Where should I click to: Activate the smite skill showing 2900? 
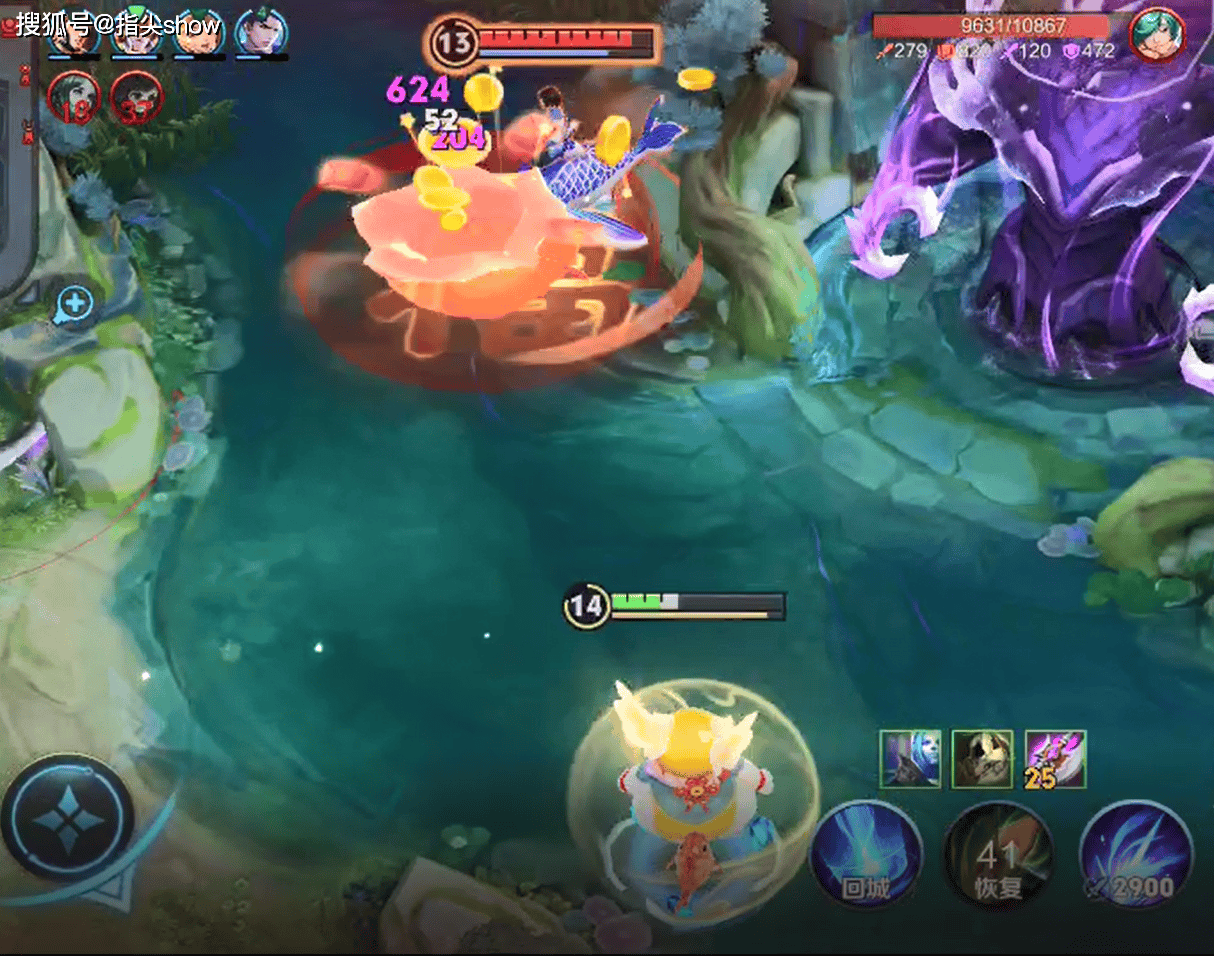pyautogui.click(x=1136, y=857)
